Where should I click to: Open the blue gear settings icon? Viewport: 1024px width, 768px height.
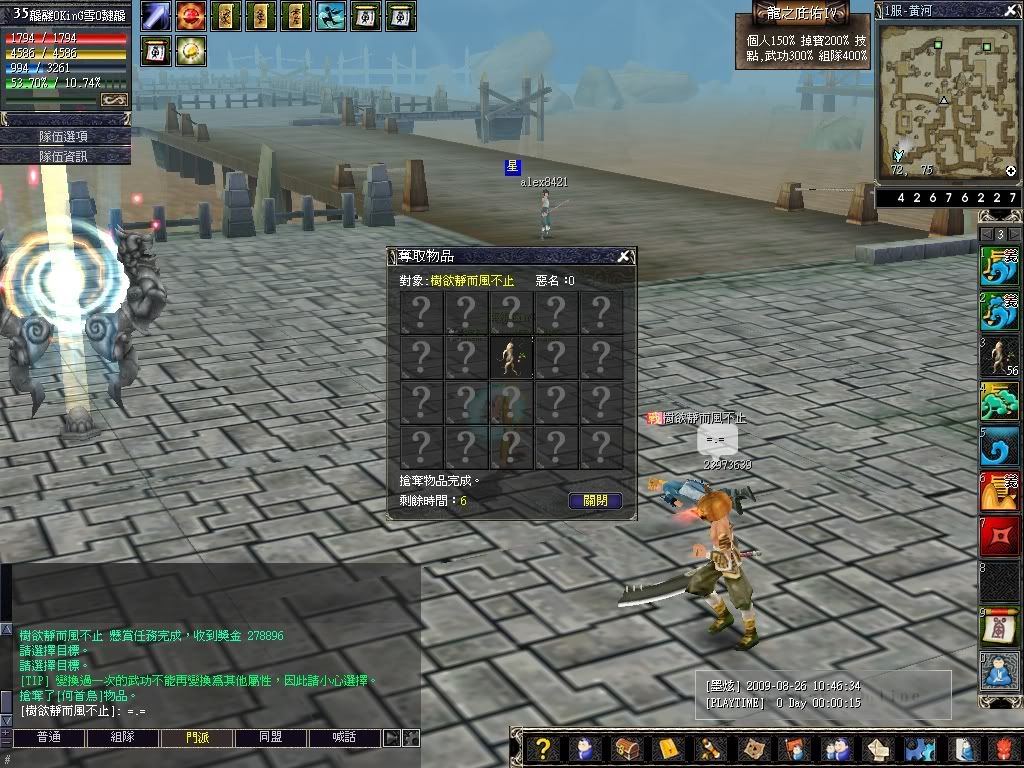919,749
